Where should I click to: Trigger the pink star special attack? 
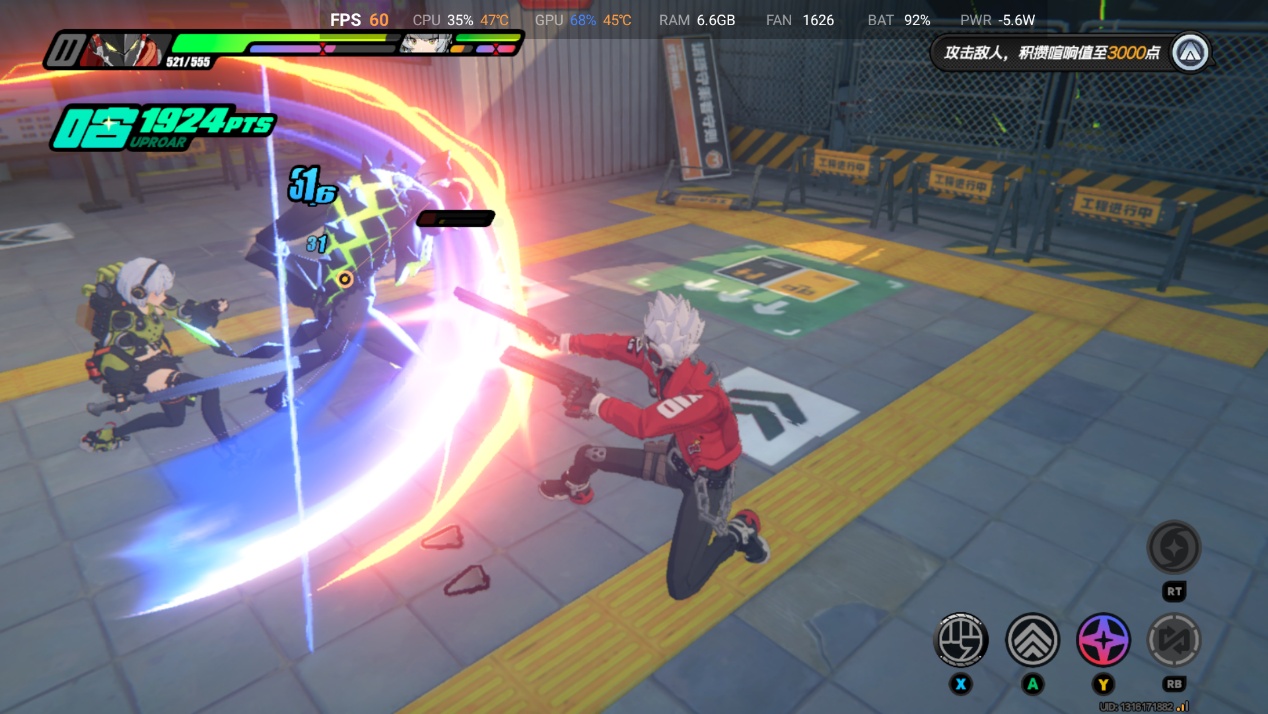click(1103, 640)
